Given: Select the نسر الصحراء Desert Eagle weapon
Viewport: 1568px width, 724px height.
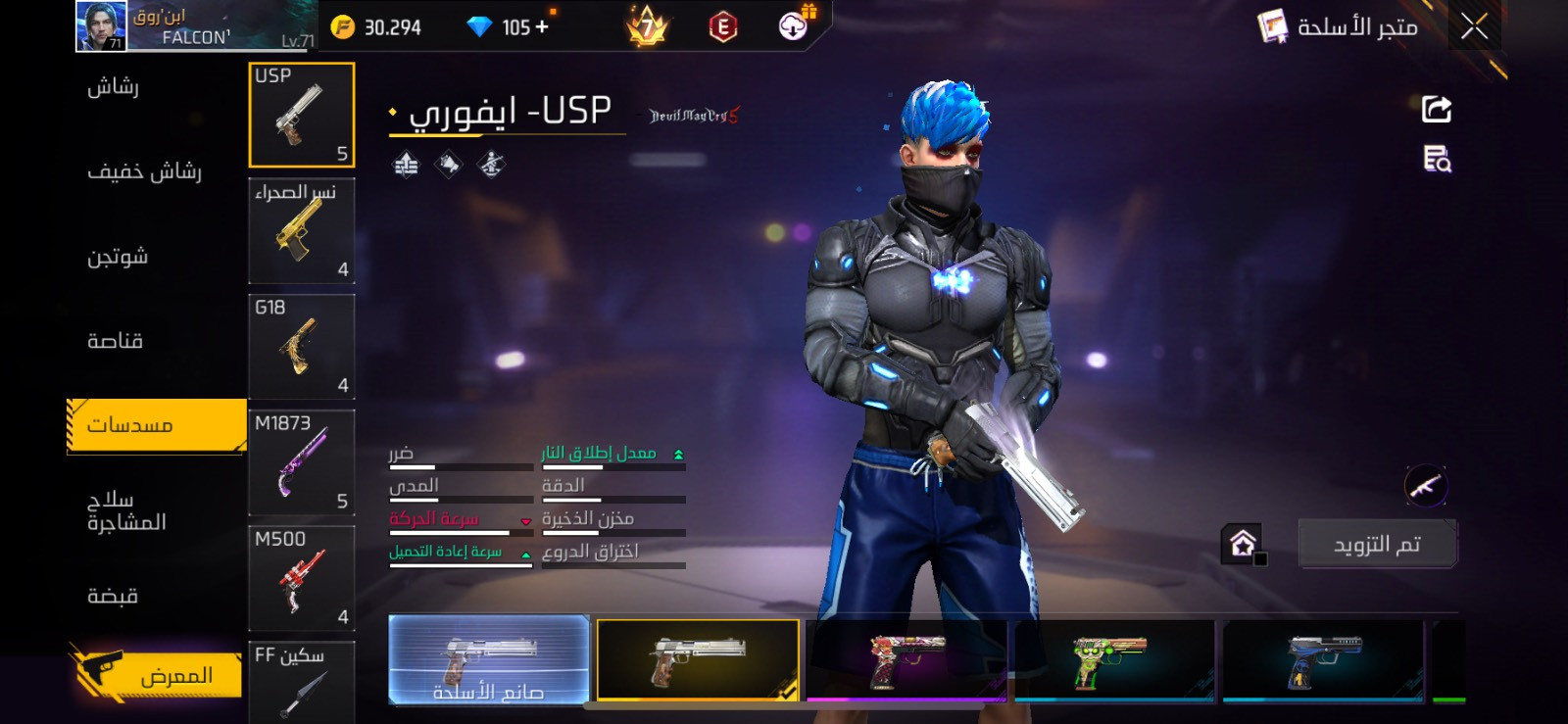Looking at the screenshot, I should click(x=301, y=231).
